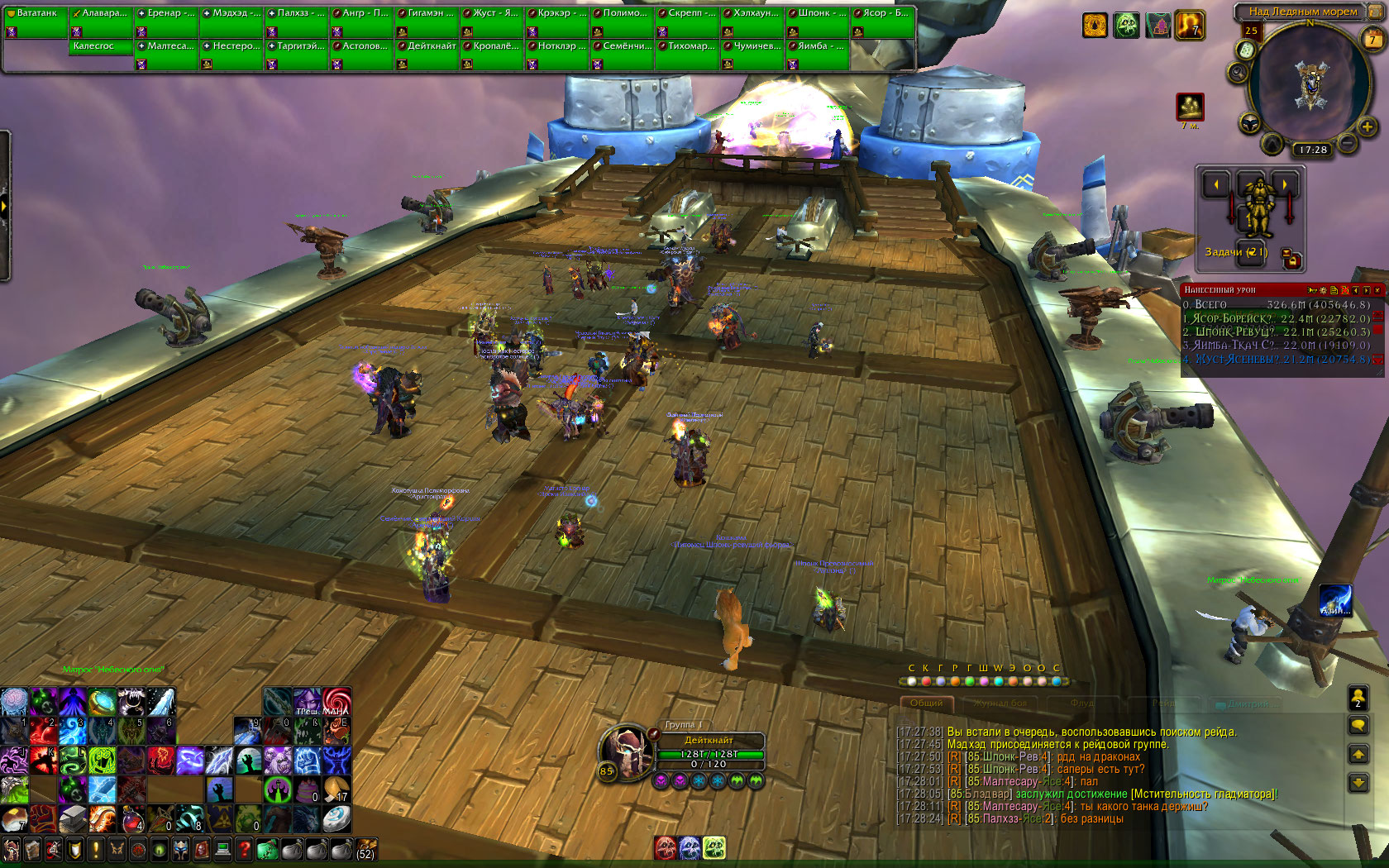This screenshot has height=868, width=1389.
Task: Open the calendar button showing 7
Action: pos(1372,39)
